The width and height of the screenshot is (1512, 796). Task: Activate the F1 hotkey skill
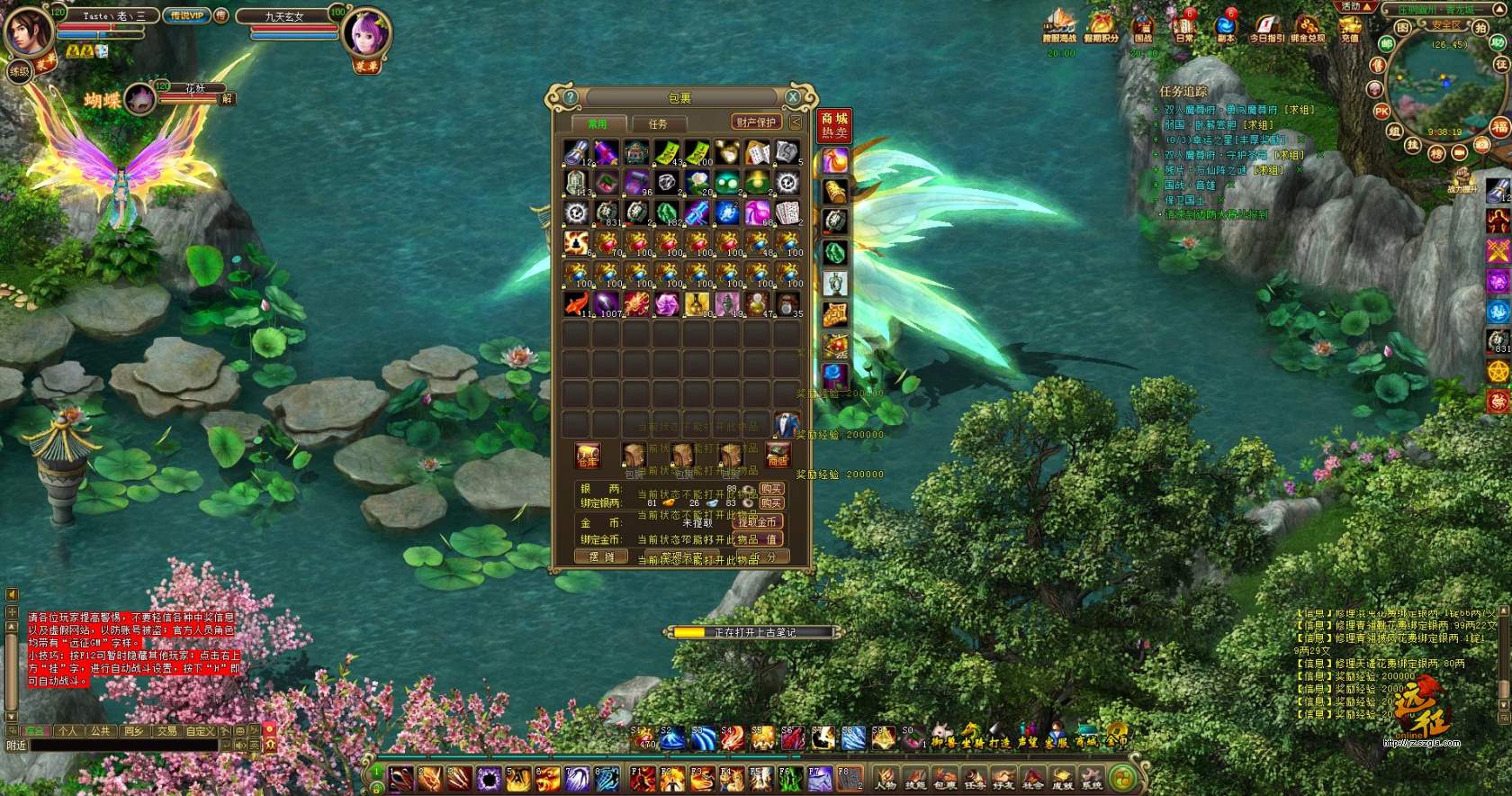(642, 778)
